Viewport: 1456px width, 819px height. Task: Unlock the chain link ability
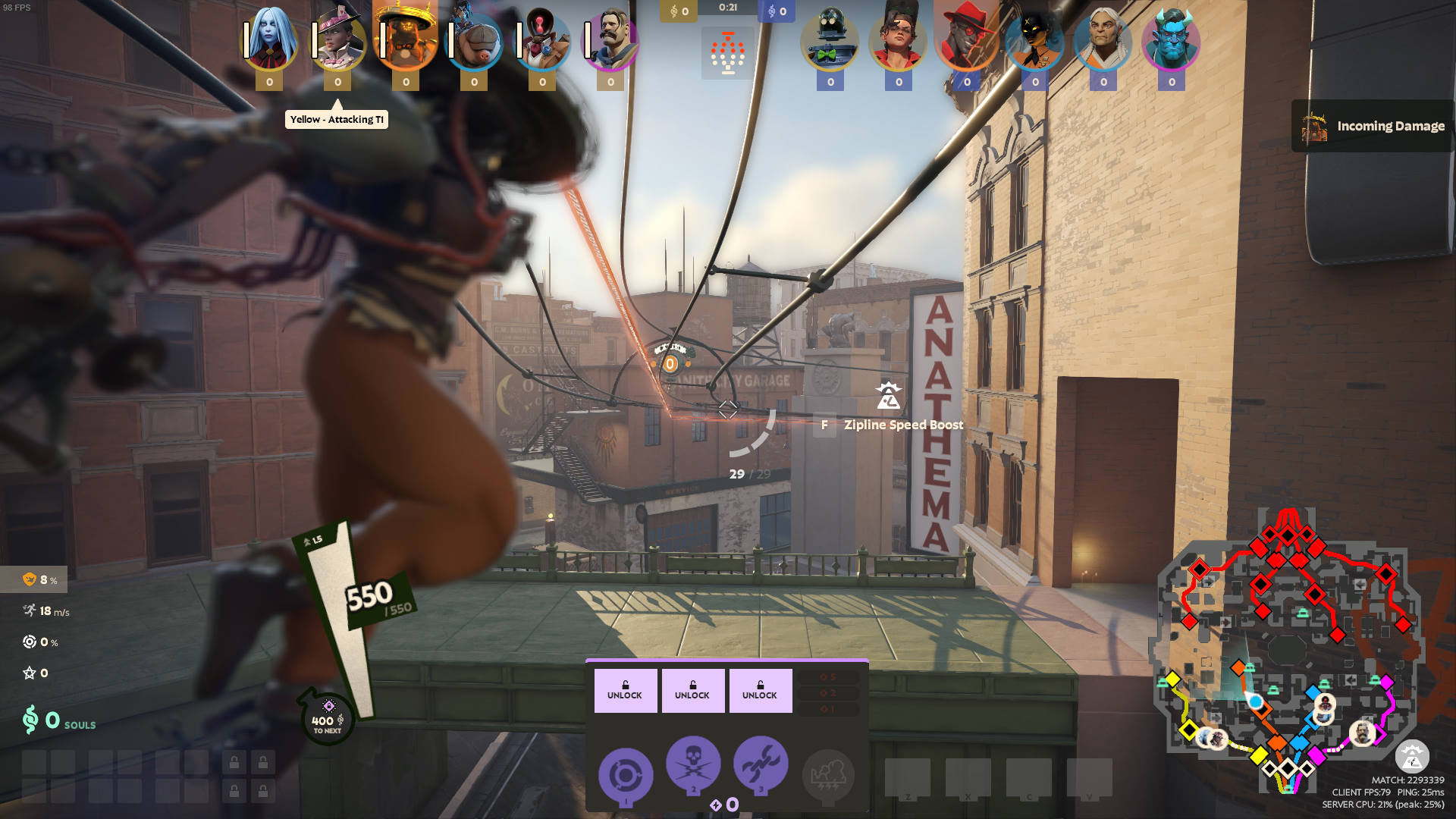[x=760, y=690]
